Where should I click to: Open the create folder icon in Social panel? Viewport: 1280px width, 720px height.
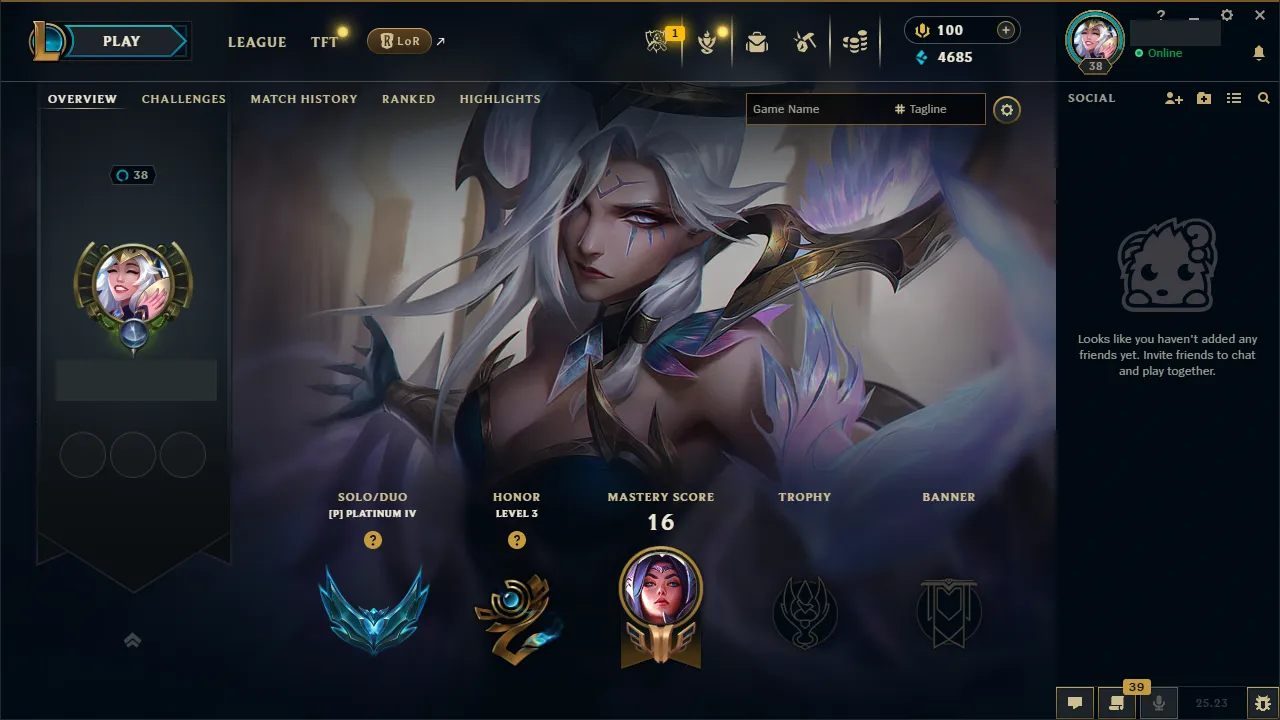1203,97
